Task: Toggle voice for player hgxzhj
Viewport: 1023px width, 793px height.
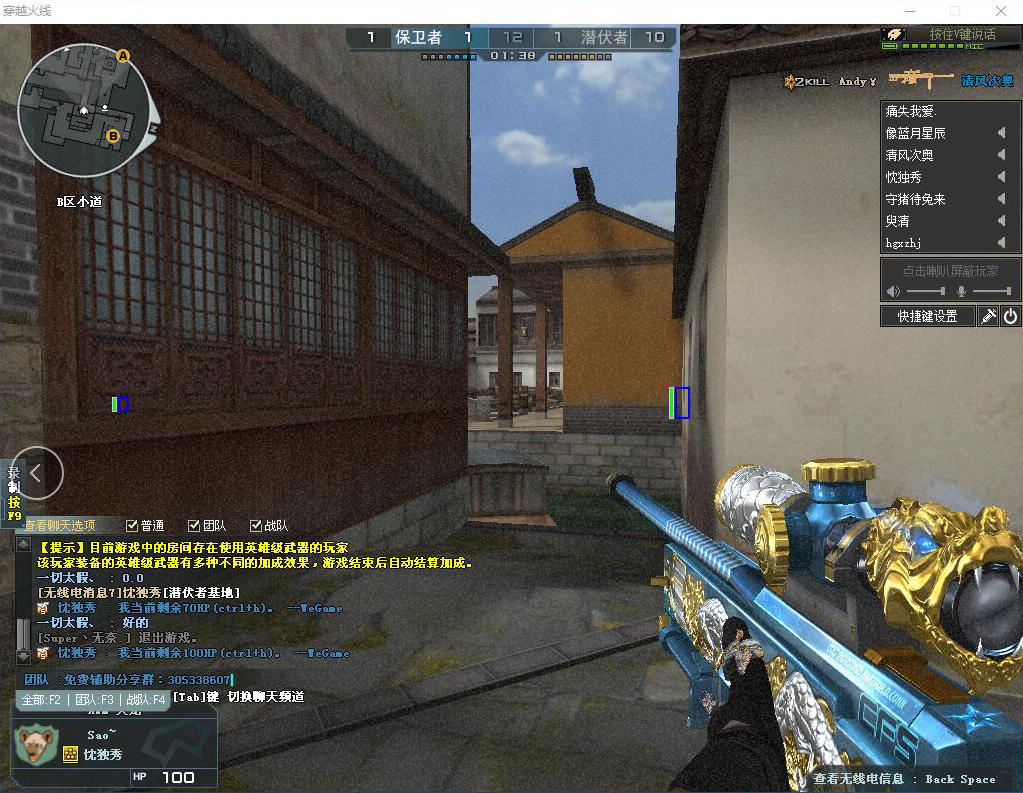Action: point(1000,243)
